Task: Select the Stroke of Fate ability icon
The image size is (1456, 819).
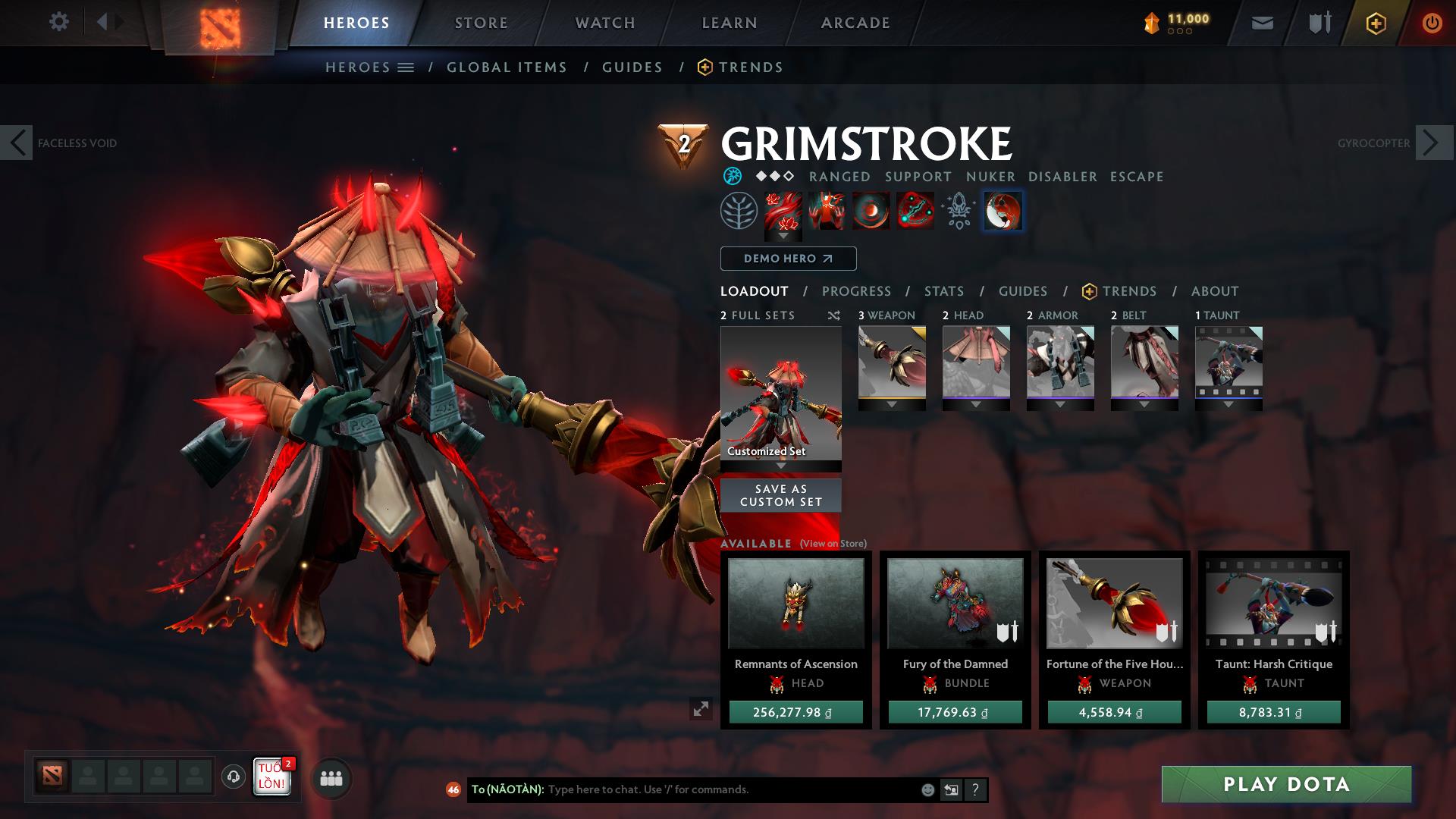Action: (x=781, y=212)
